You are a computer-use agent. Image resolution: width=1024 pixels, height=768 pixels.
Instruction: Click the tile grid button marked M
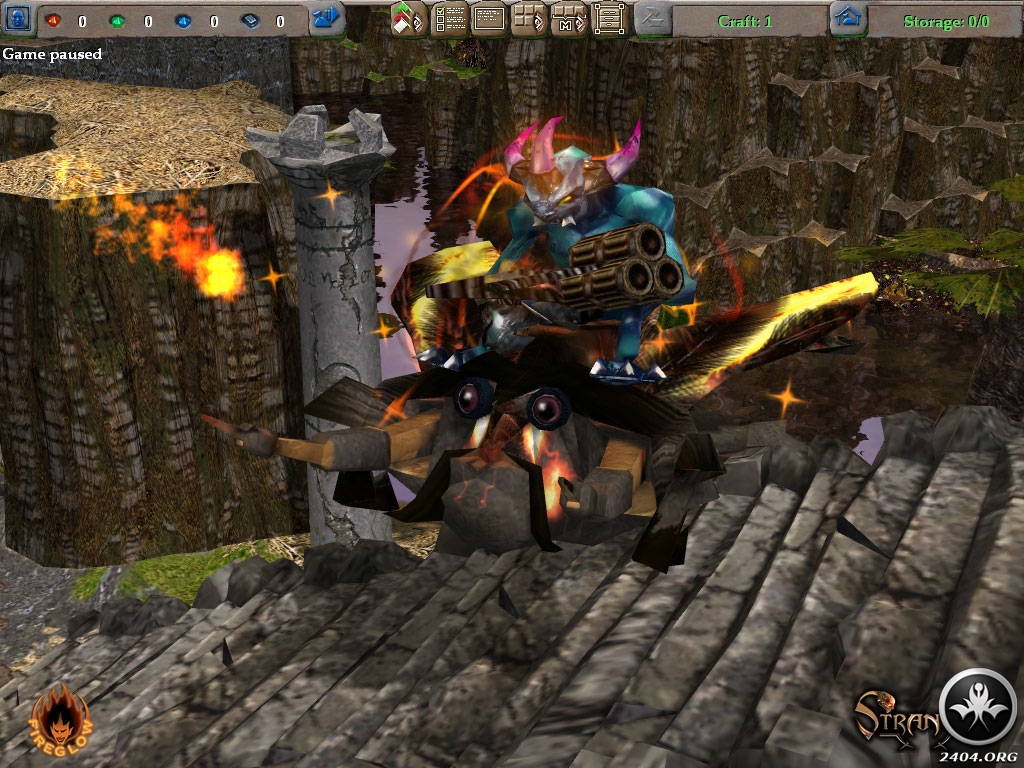[568, 19]
